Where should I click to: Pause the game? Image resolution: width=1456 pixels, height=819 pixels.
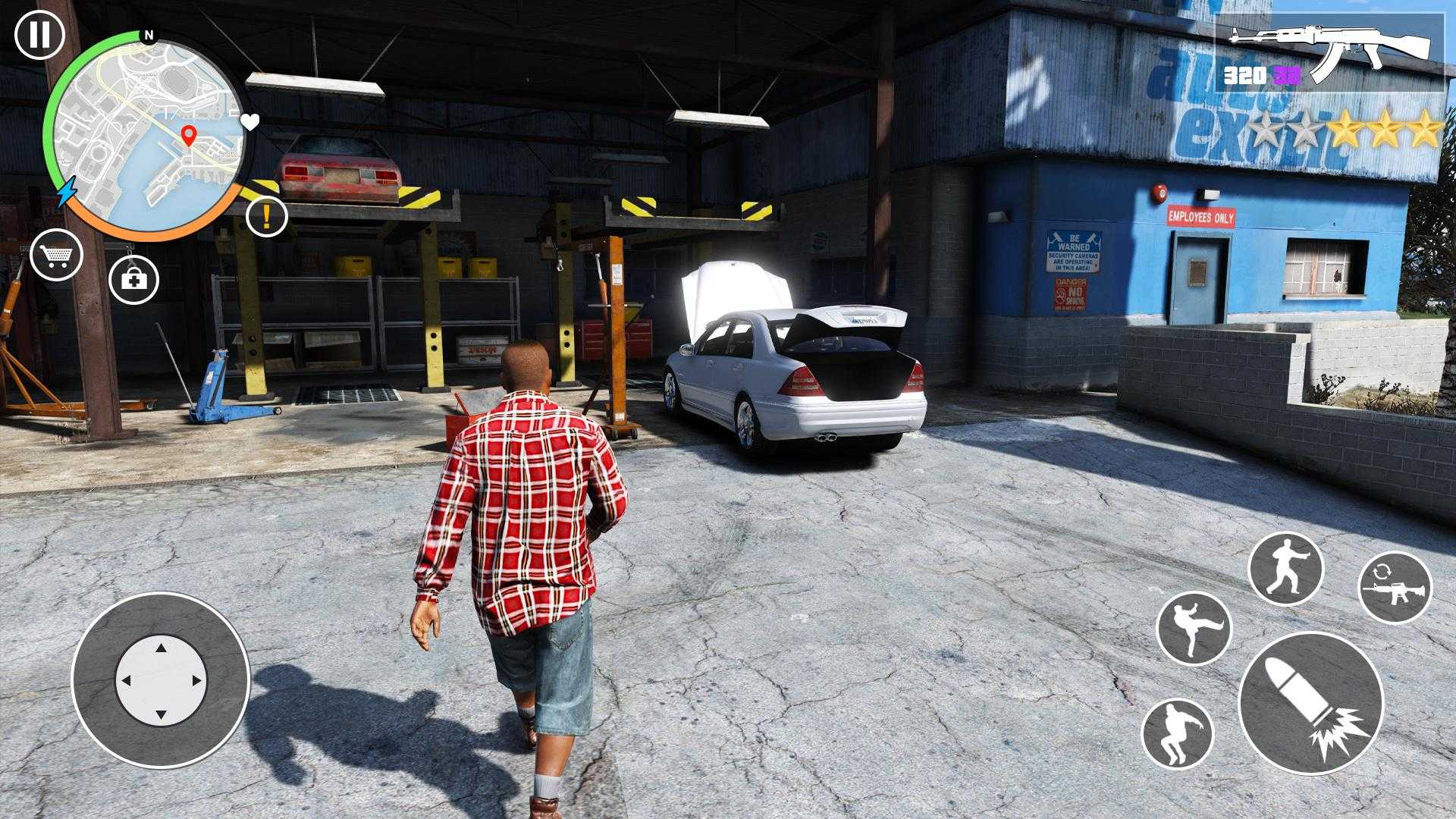[39, 35]
